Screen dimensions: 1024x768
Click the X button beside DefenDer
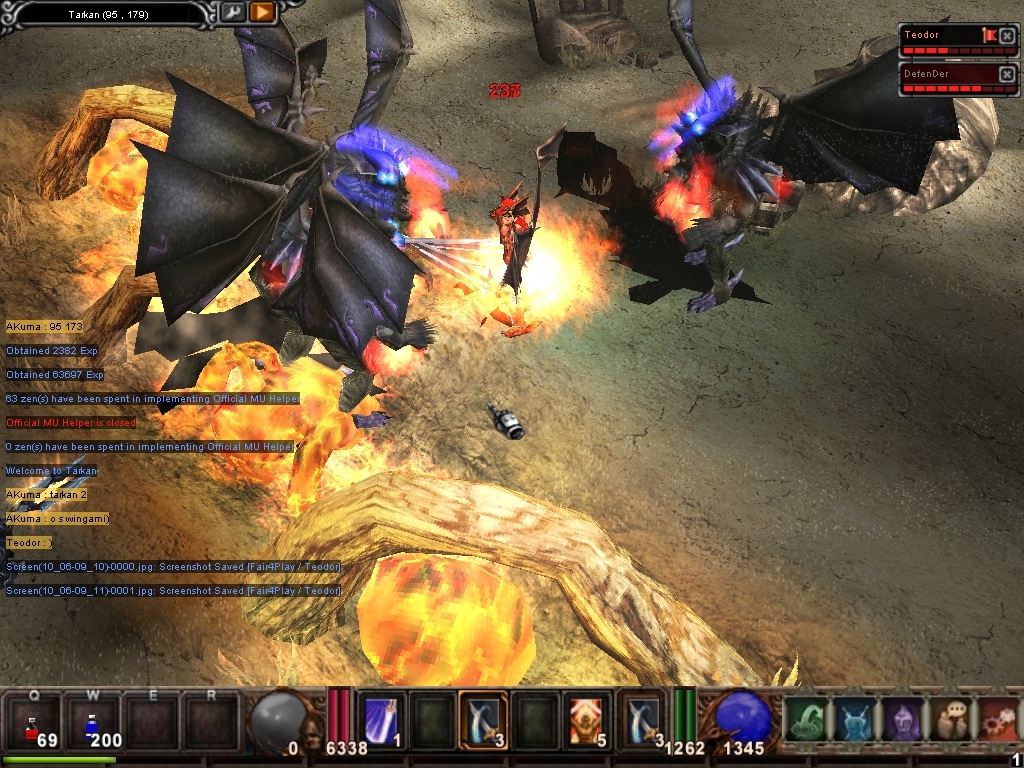point(1006,73)
